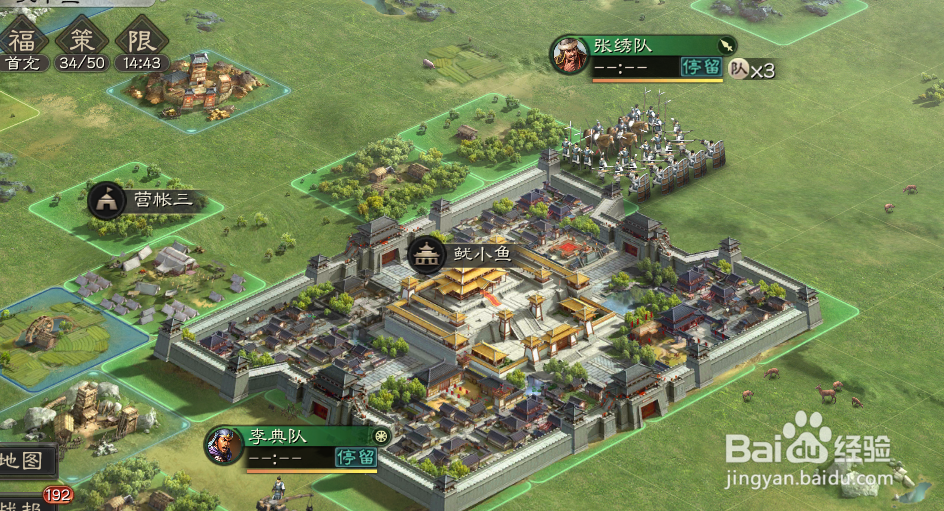944x511 pixels.
Task: Open battle reports with the 192 badge
Action: 25,503
